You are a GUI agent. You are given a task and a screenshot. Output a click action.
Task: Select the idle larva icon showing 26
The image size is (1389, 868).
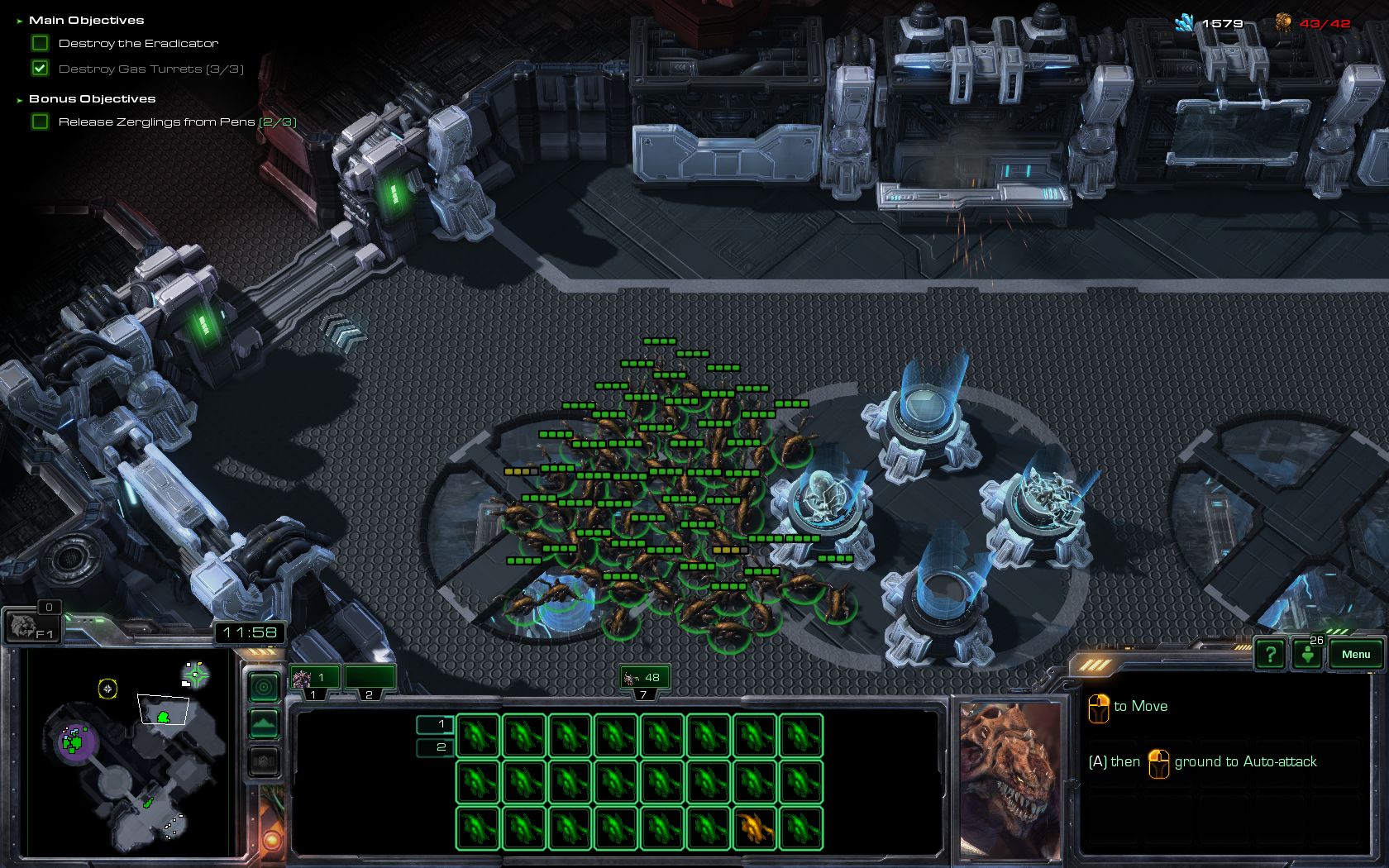pos(1307,654)
